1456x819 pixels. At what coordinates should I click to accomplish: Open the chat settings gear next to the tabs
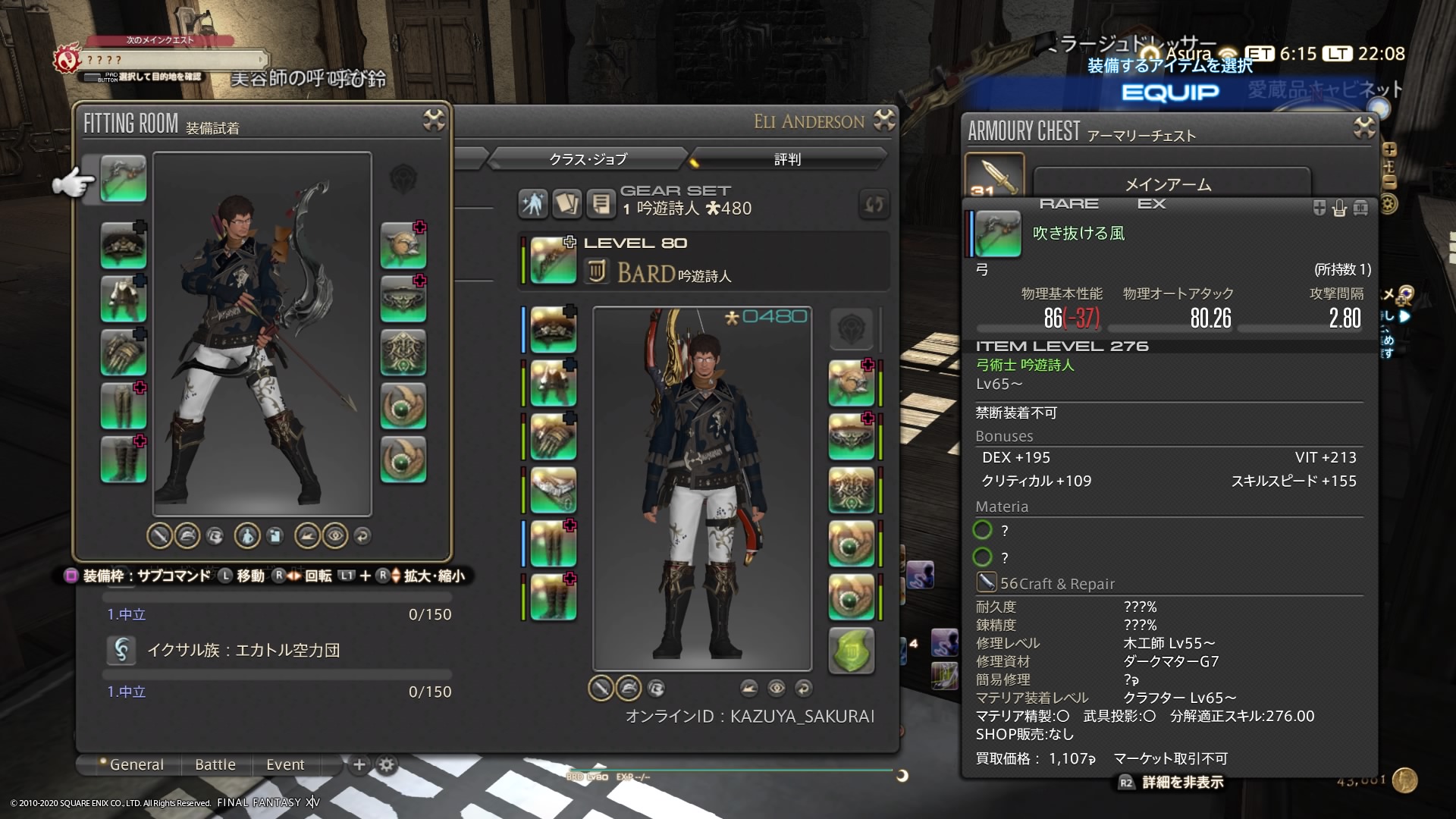click(x=386, y=765)
